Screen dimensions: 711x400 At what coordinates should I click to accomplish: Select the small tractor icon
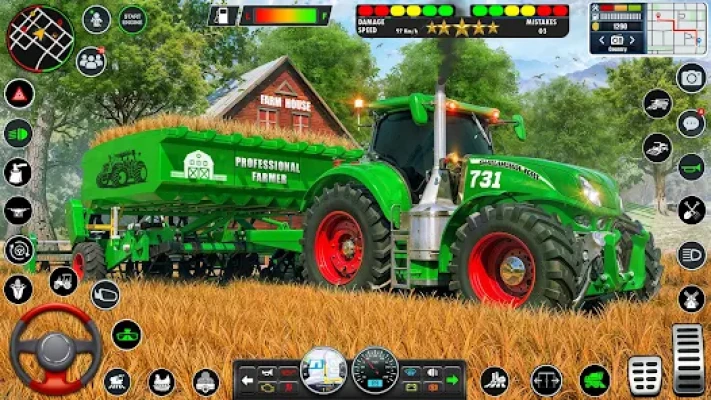(63, 281)
